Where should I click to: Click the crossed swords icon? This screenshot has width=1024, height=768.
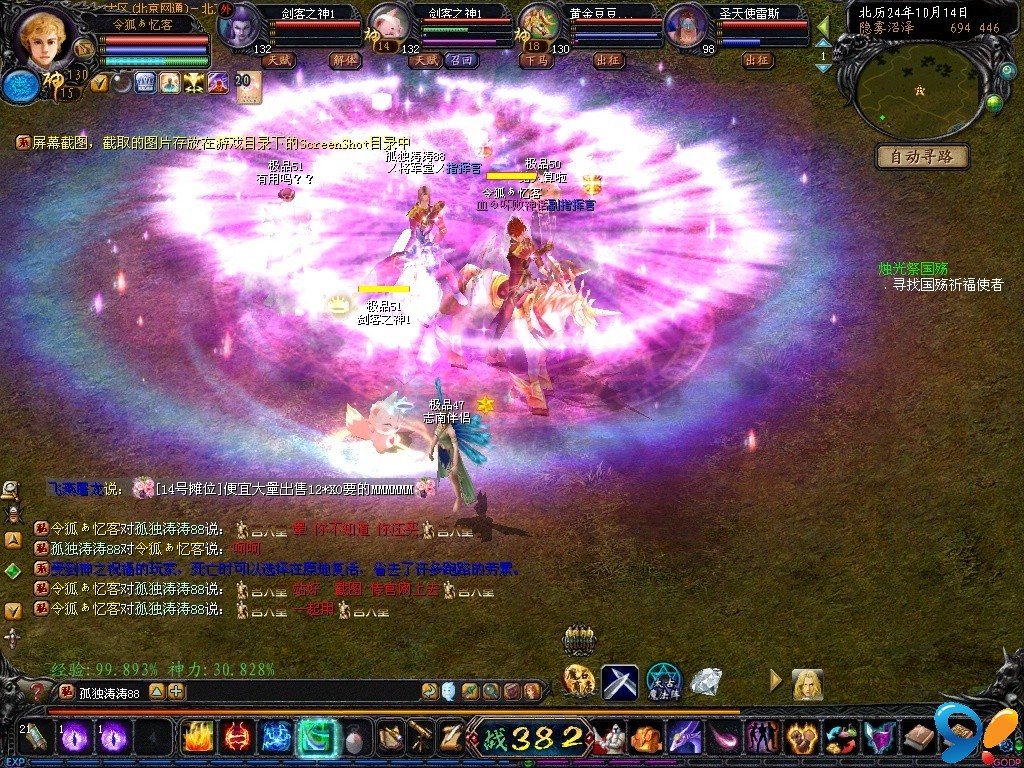click(x=619, y=683)
